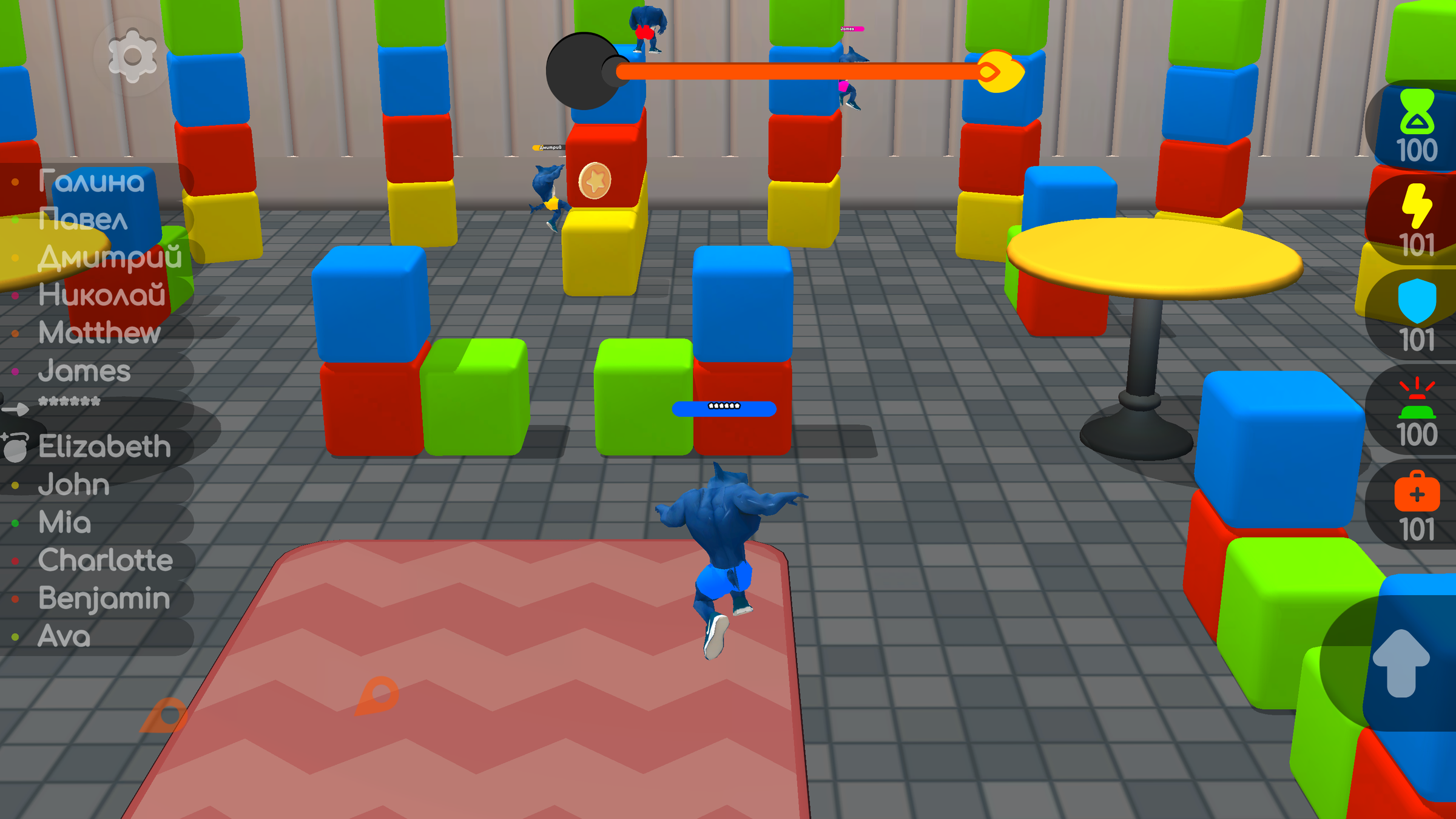Click the blue progress bar above the blocks
Image resolution: width=1456 pixels, height=819 pixels.
tap(723, 409)
